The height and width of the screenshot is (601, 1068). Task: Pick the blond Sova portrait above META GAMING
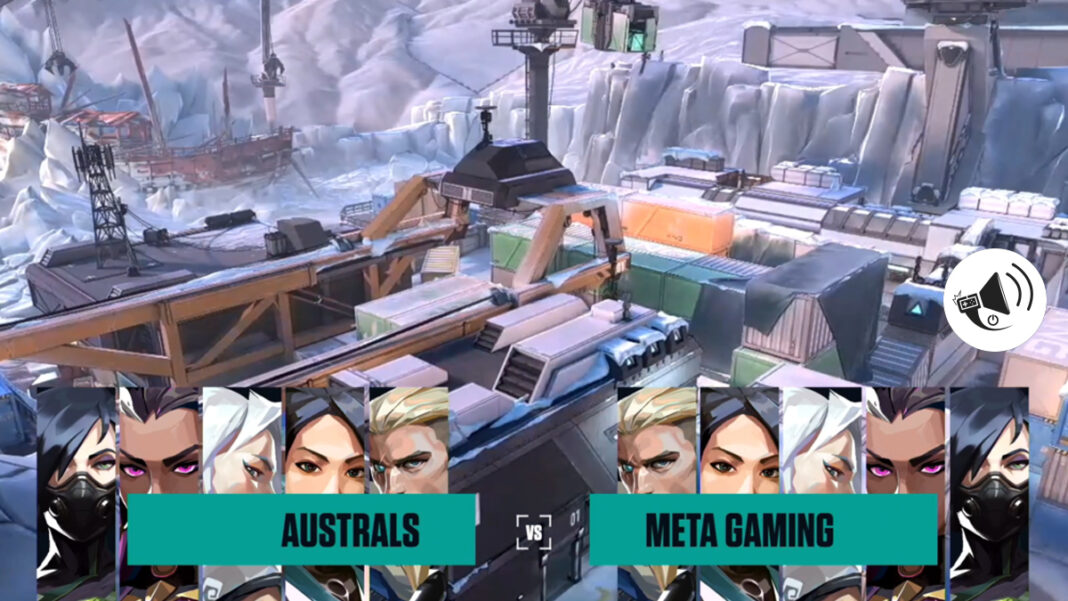(x=657, y=440)
